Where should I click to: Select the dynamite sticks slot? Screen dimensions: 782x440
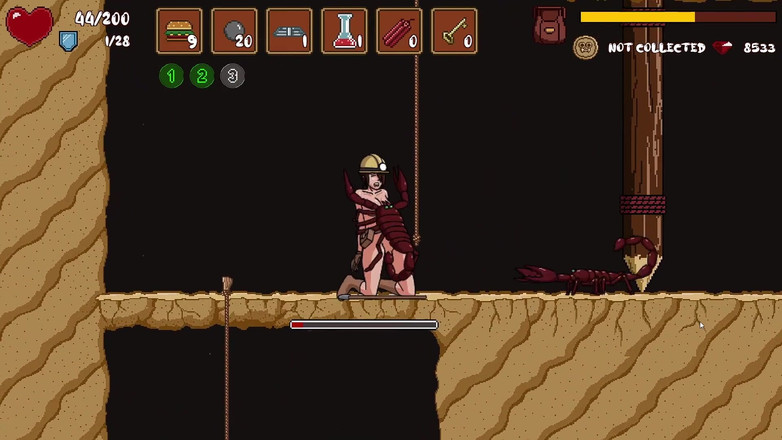click(399, 31)
